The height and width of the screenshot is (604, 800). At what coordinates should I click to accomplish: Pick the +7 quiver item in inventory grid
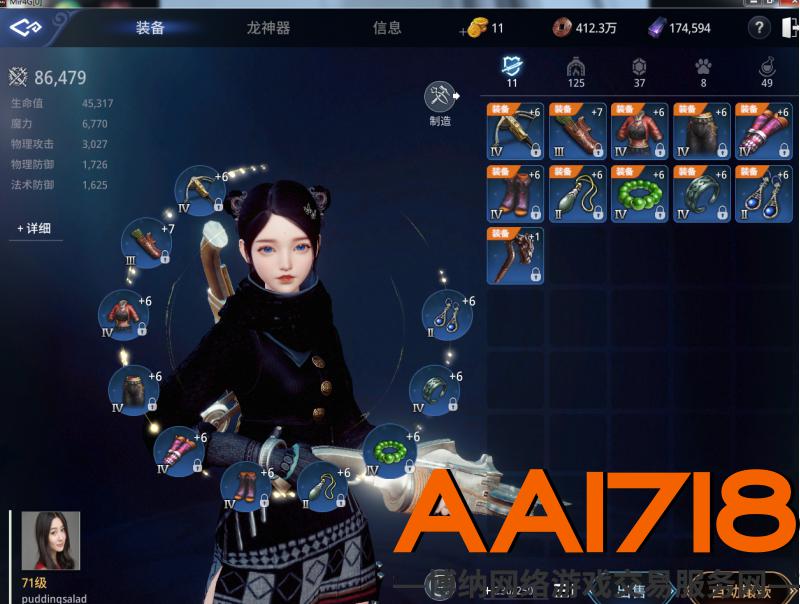tap(577, 131)
